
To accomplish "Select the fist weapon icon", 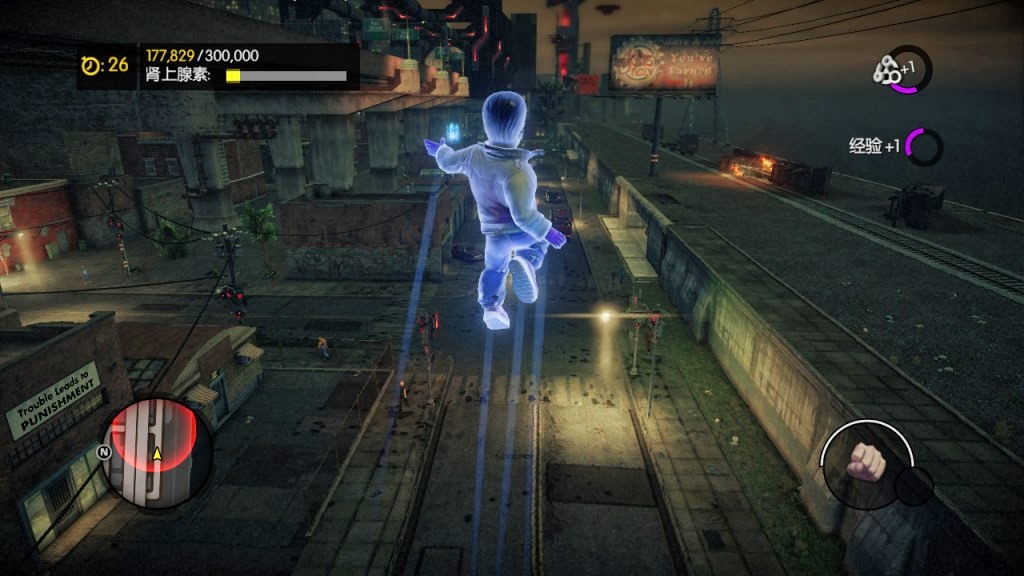I will pyautogui.click(x=864, y=461).
